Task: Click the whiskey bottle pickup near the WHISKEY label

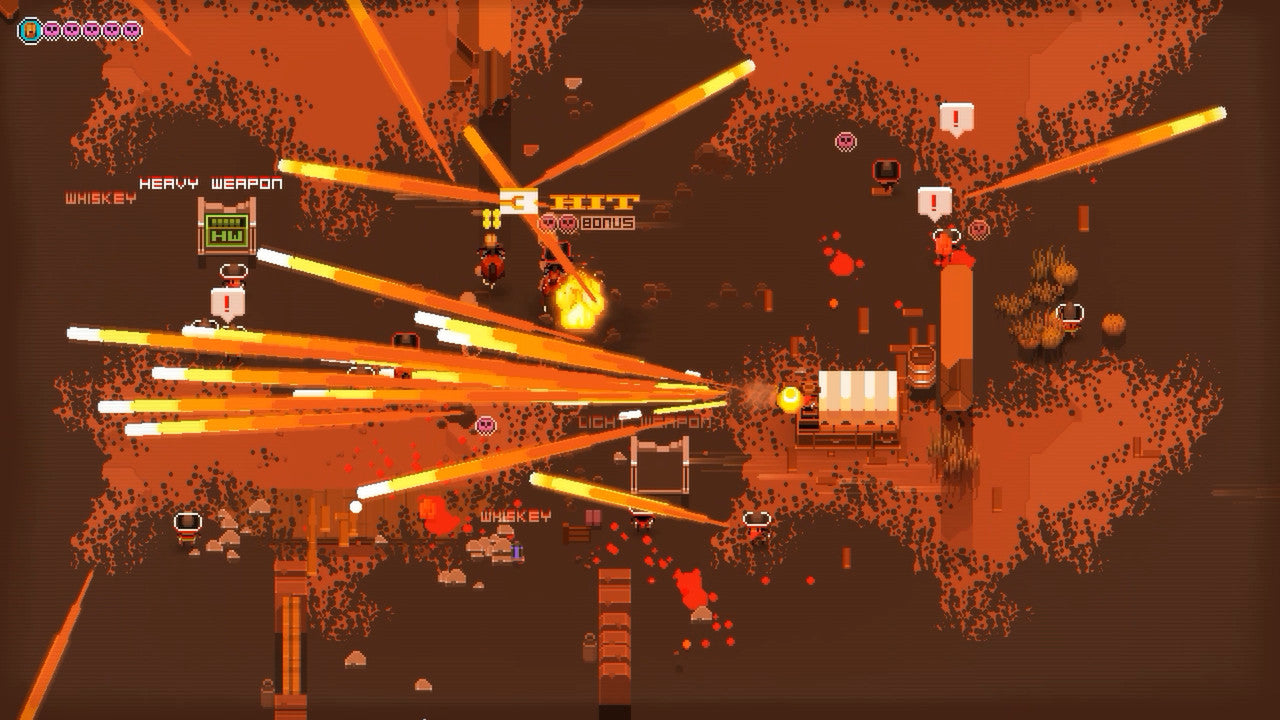Action: tap(516, 550)
